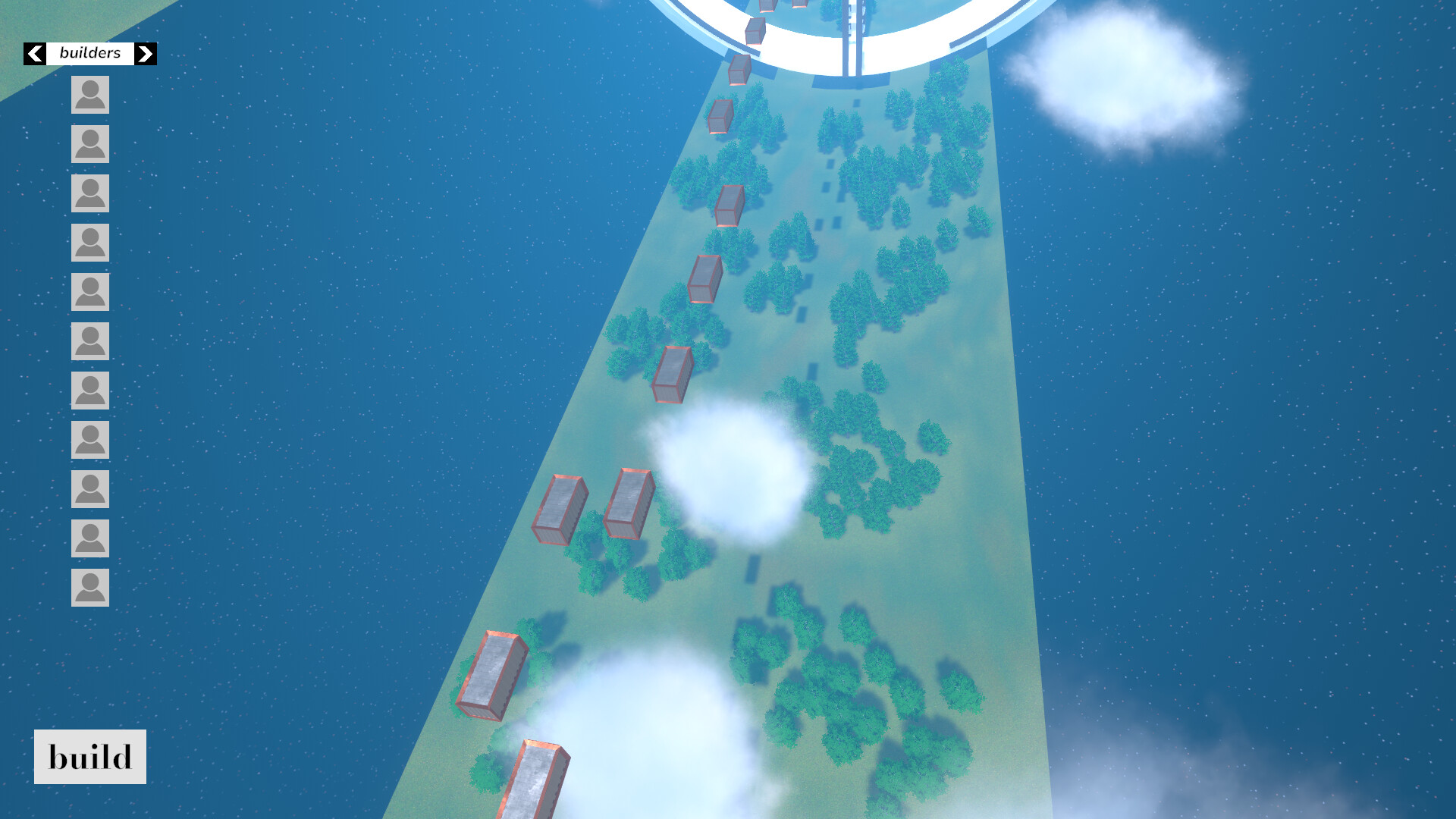Select the third builder portrait

89,193
